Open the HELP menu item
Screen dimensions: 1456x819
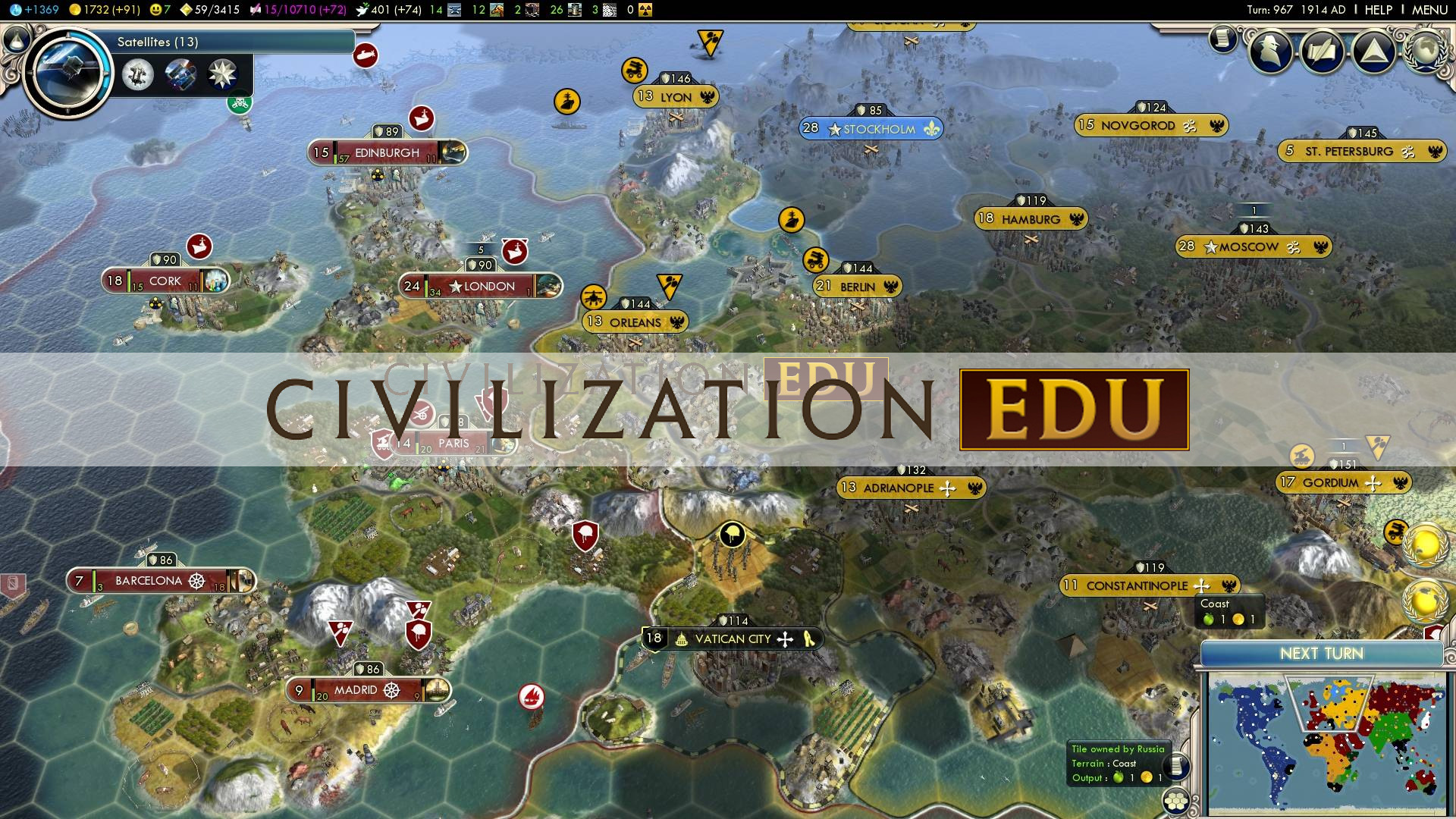point(1378,10)
